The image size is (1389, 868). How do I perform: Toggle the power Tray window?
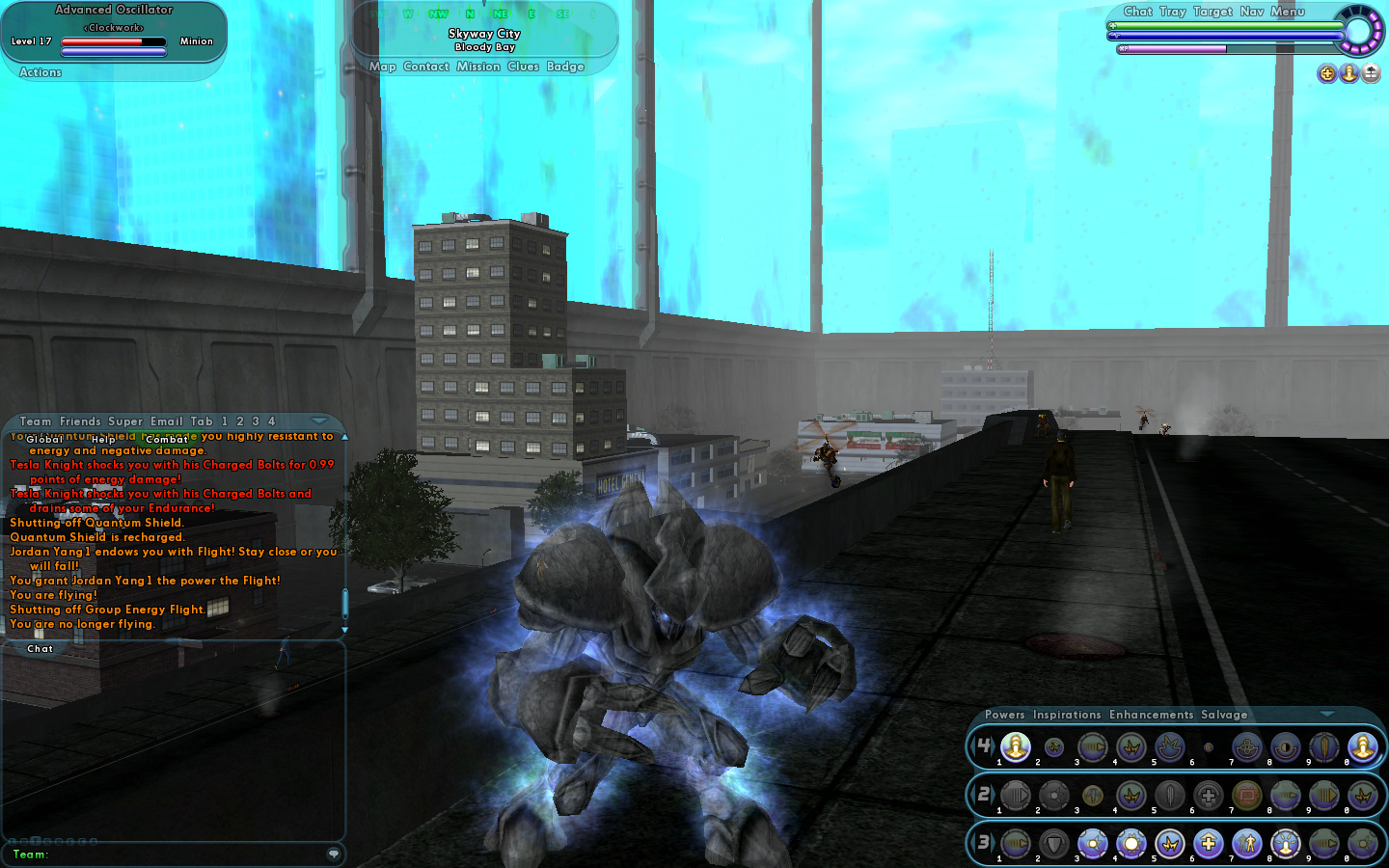(x=1173, y=12)
